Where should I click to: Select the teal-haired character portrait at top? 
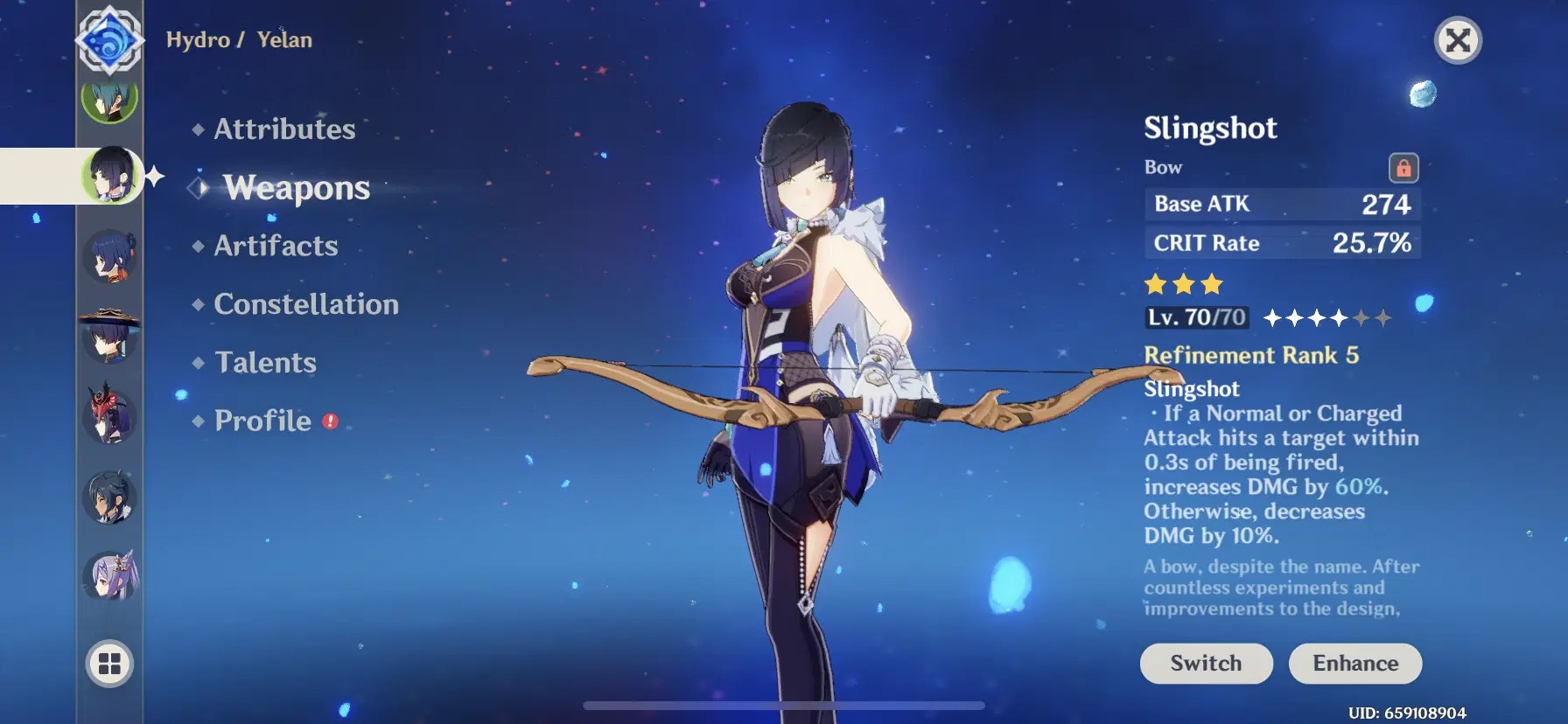(110, 99)
